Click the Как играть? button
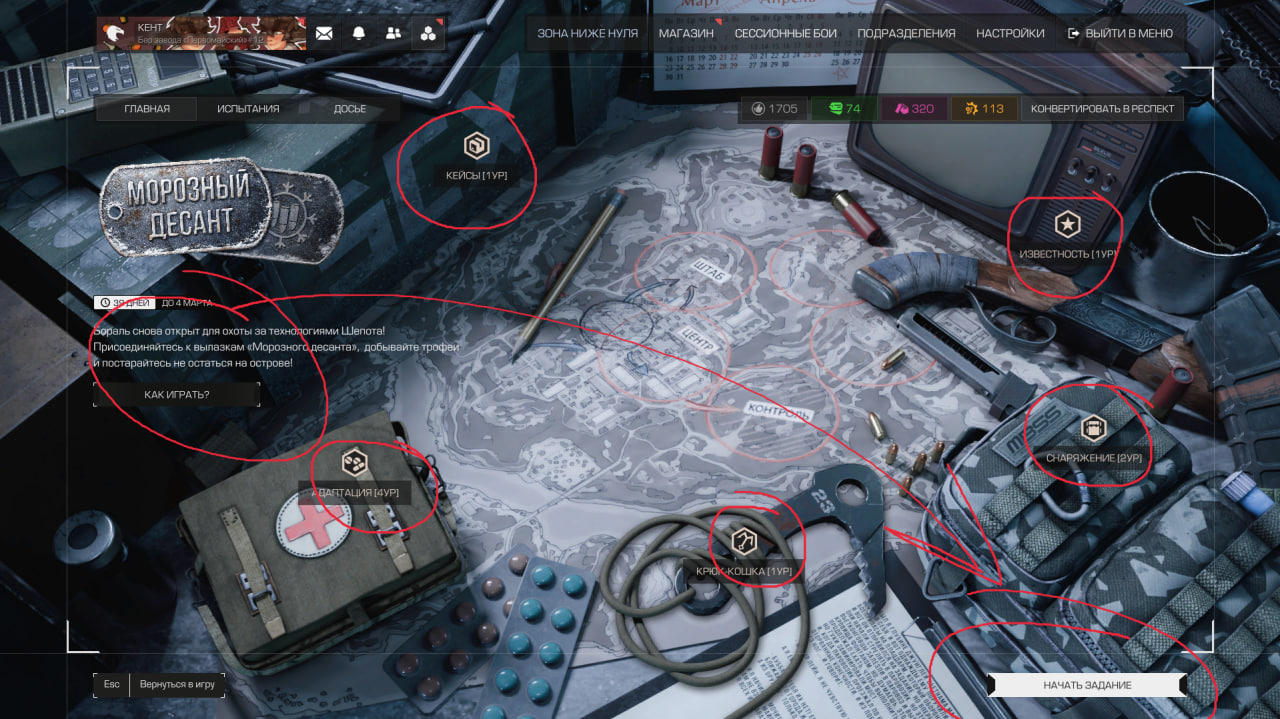This screenshot has height=719, width=1280. tap(176, 395)
